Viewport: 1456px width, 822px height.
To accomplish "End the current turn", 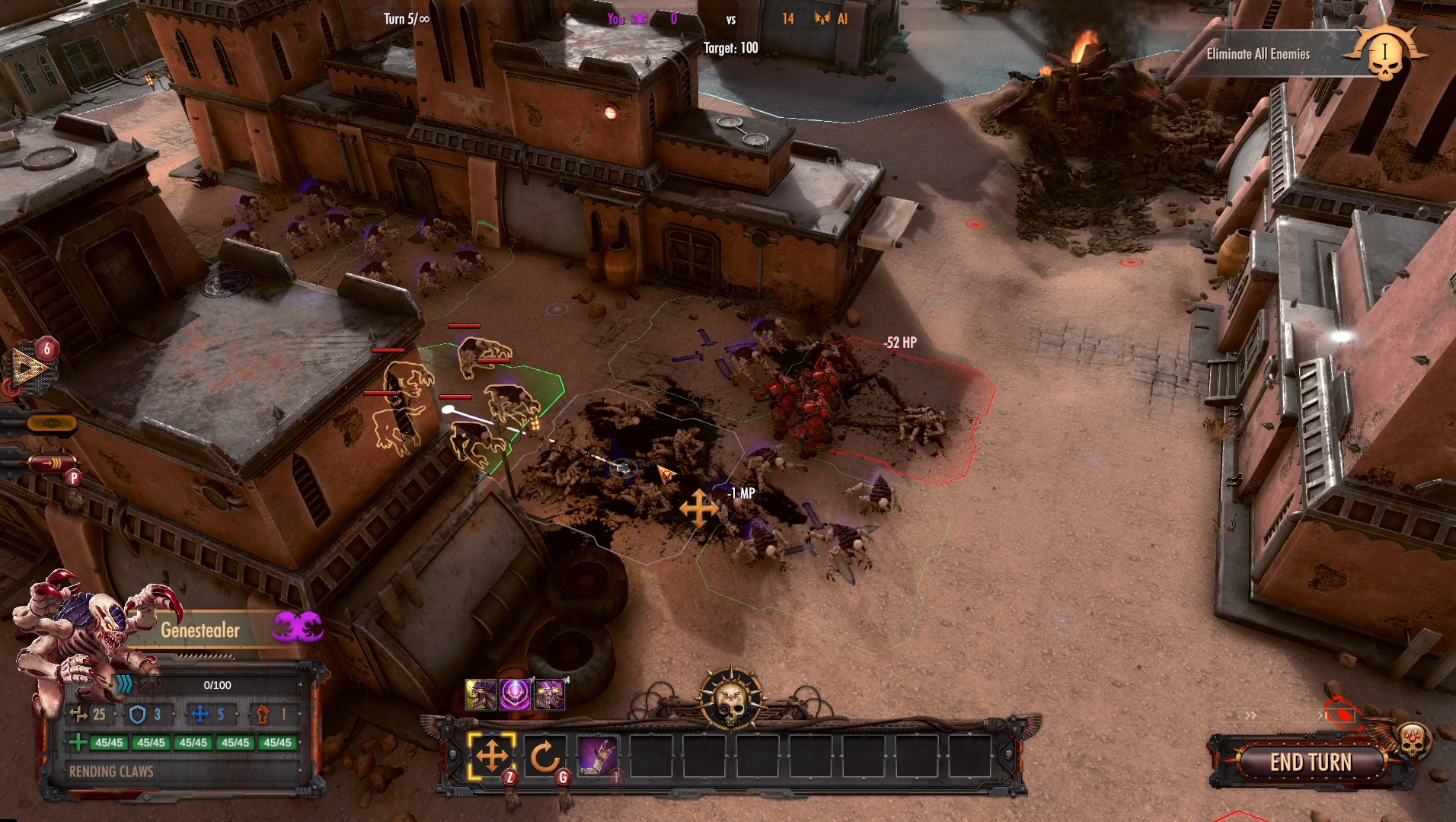I will tap(1310, 762).
